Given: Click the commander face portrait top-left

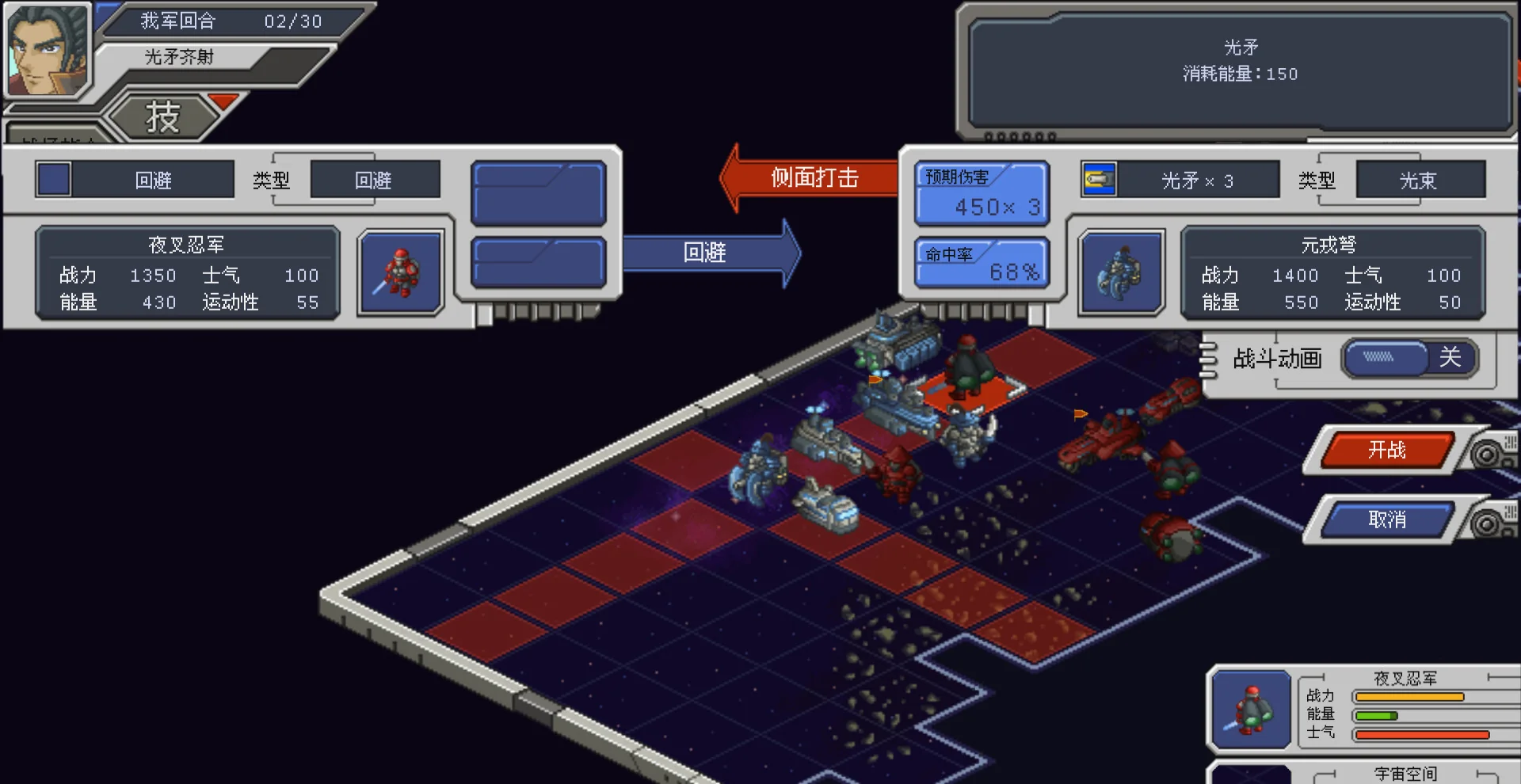Looking at the screenshot, I should click(x=48, y=48).
